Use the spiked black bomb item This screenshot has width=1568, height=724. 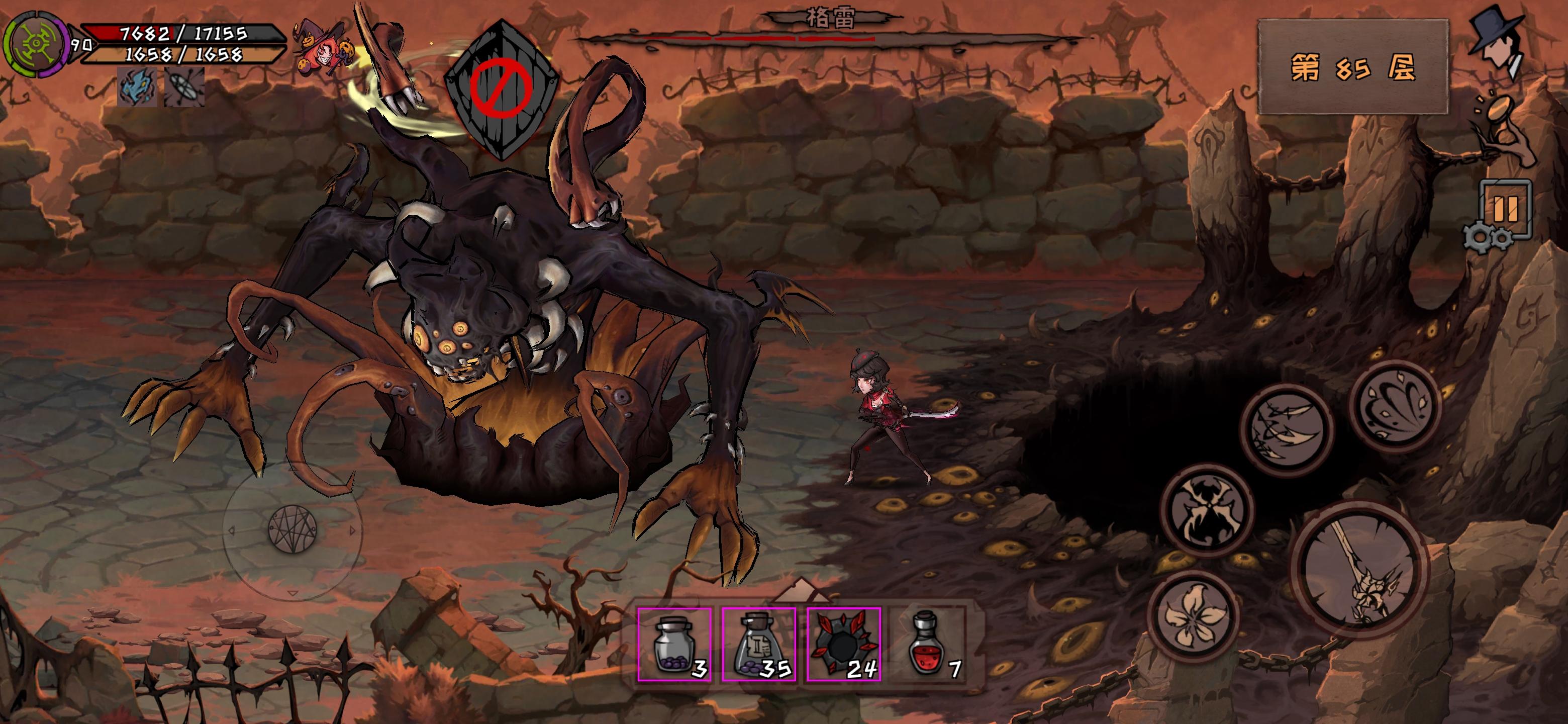(844, 644)
